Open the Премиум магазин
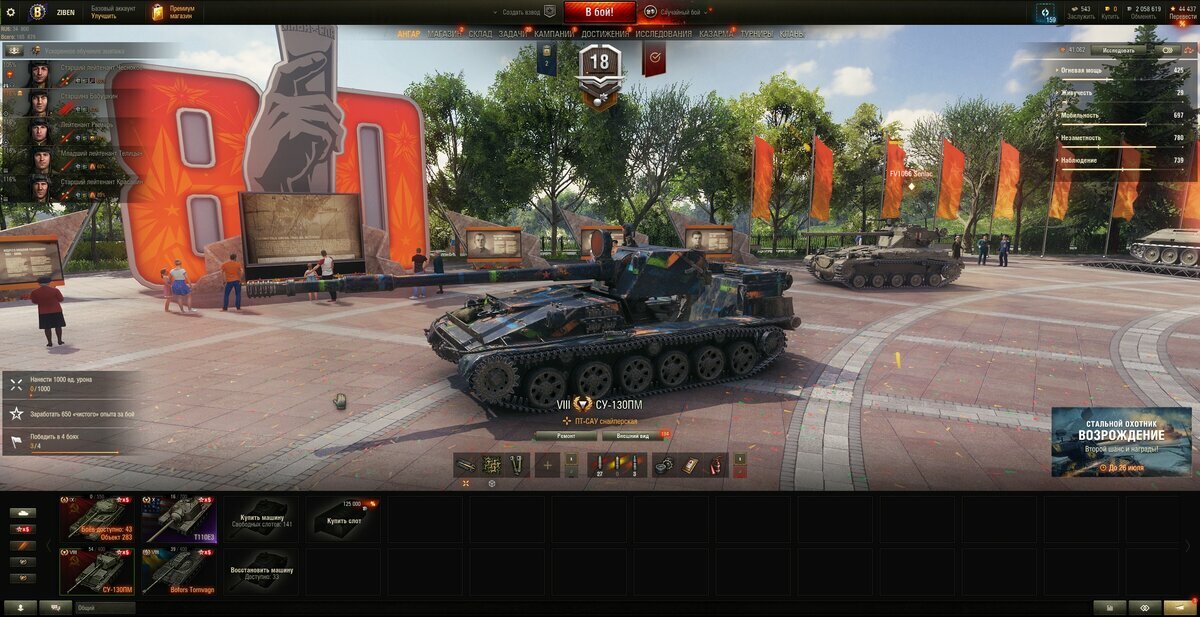 pyautogui.click(x=174, y=12)
